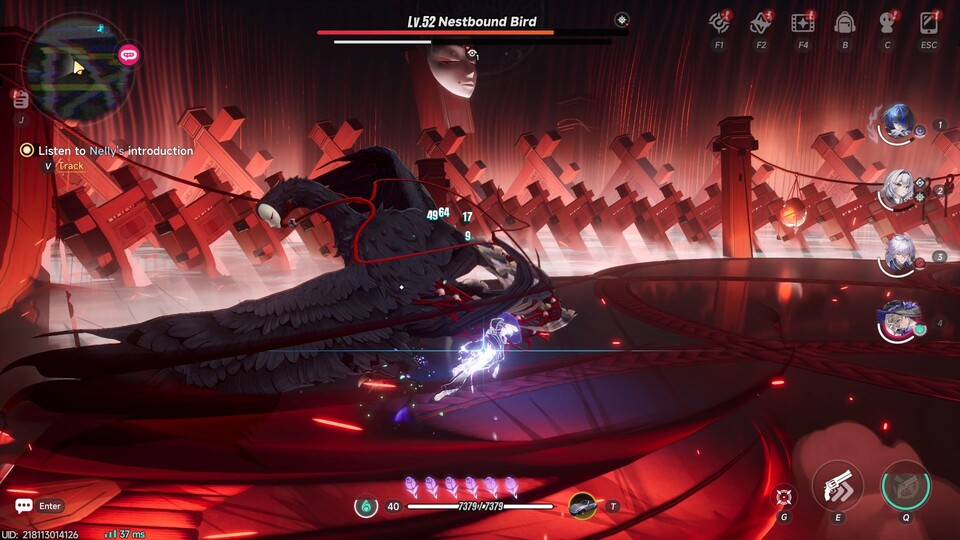Click the Track quest button

pyautogui.click(x=71, y=166)
